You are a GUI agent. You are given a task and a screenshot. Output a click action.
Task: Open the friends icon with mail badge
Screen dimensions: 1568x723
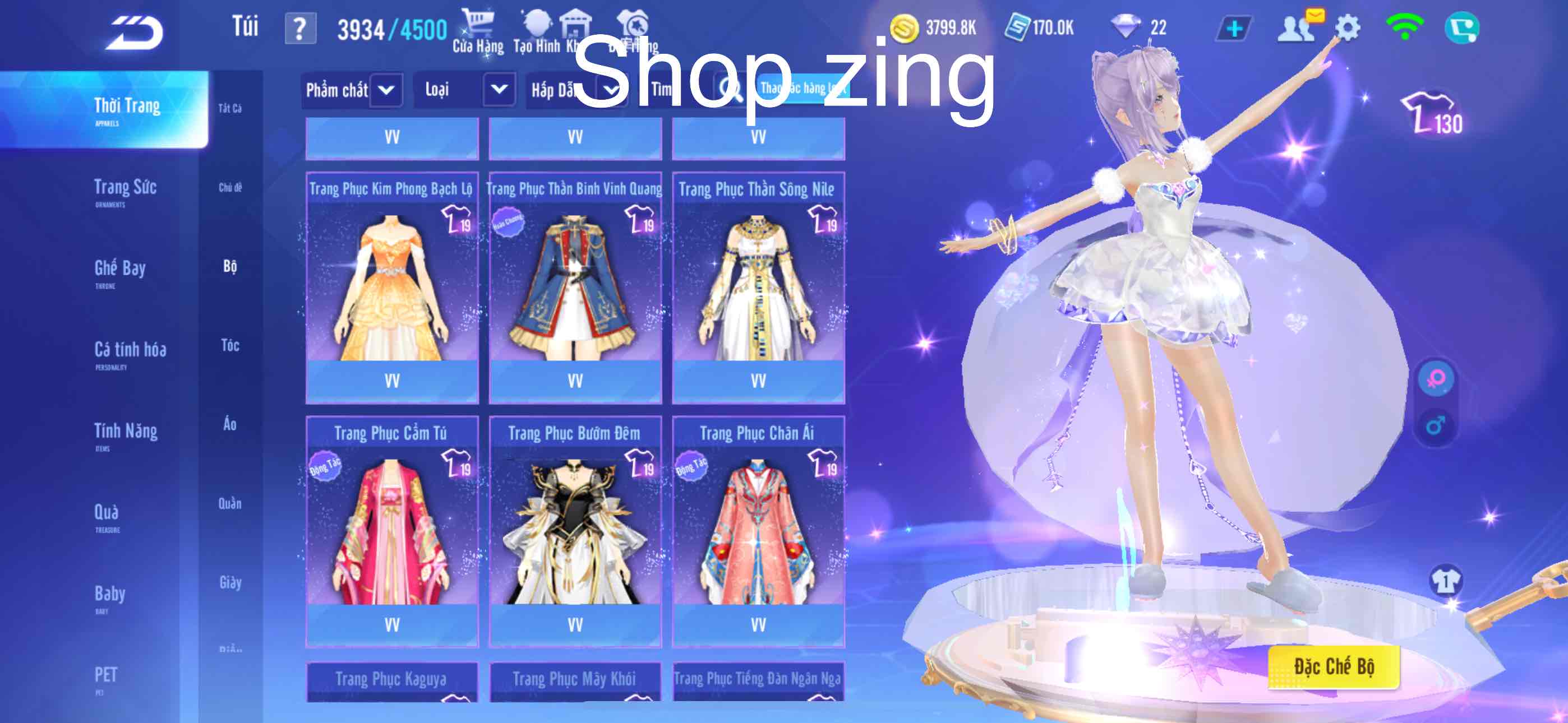click(x=1297, y=28)
